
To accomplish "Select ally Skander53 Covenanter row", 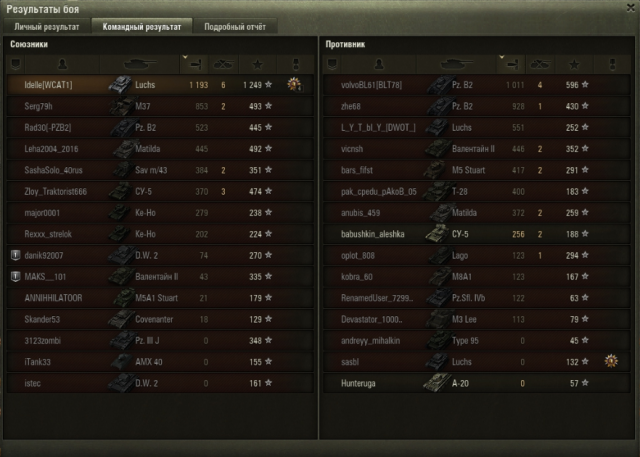I will 160,318.
